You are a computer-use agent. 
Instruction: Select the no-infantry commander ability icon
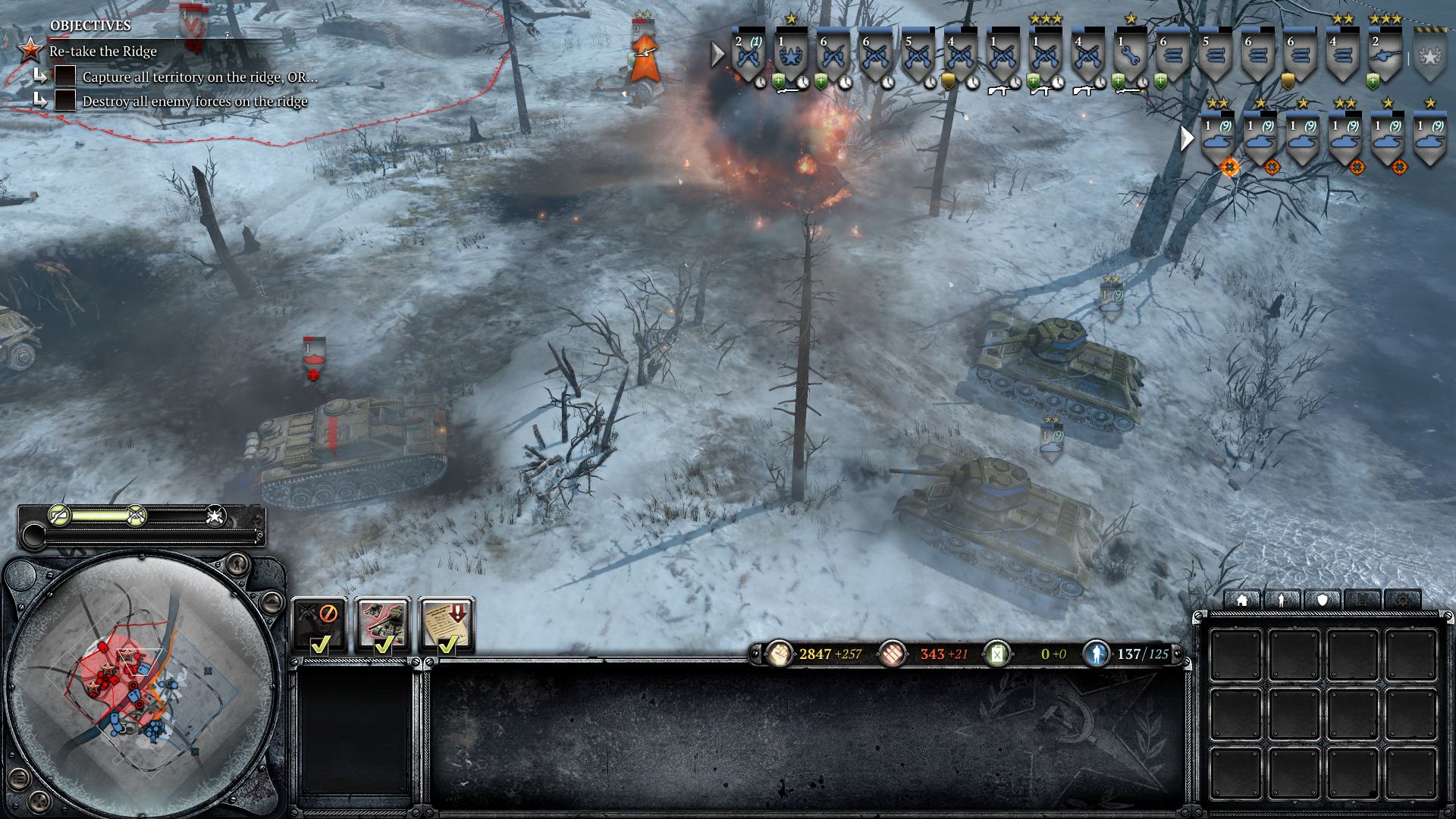(x=319, y=625)
